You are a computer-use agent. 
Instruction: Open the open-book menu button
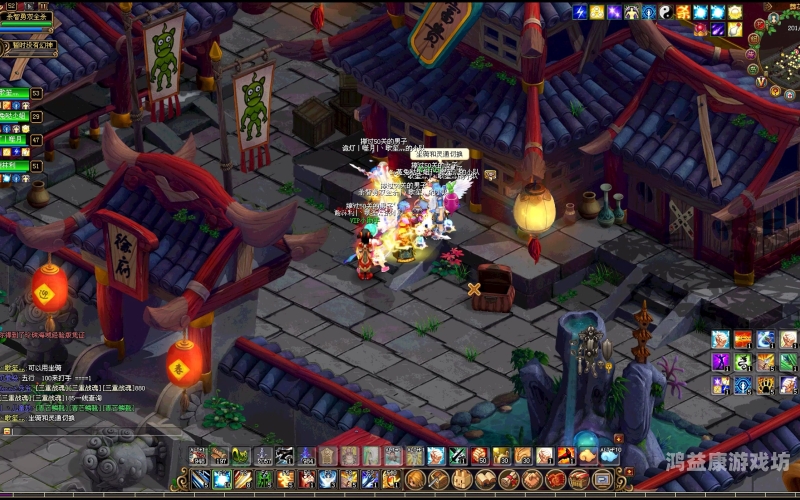[x=484, y=480]
